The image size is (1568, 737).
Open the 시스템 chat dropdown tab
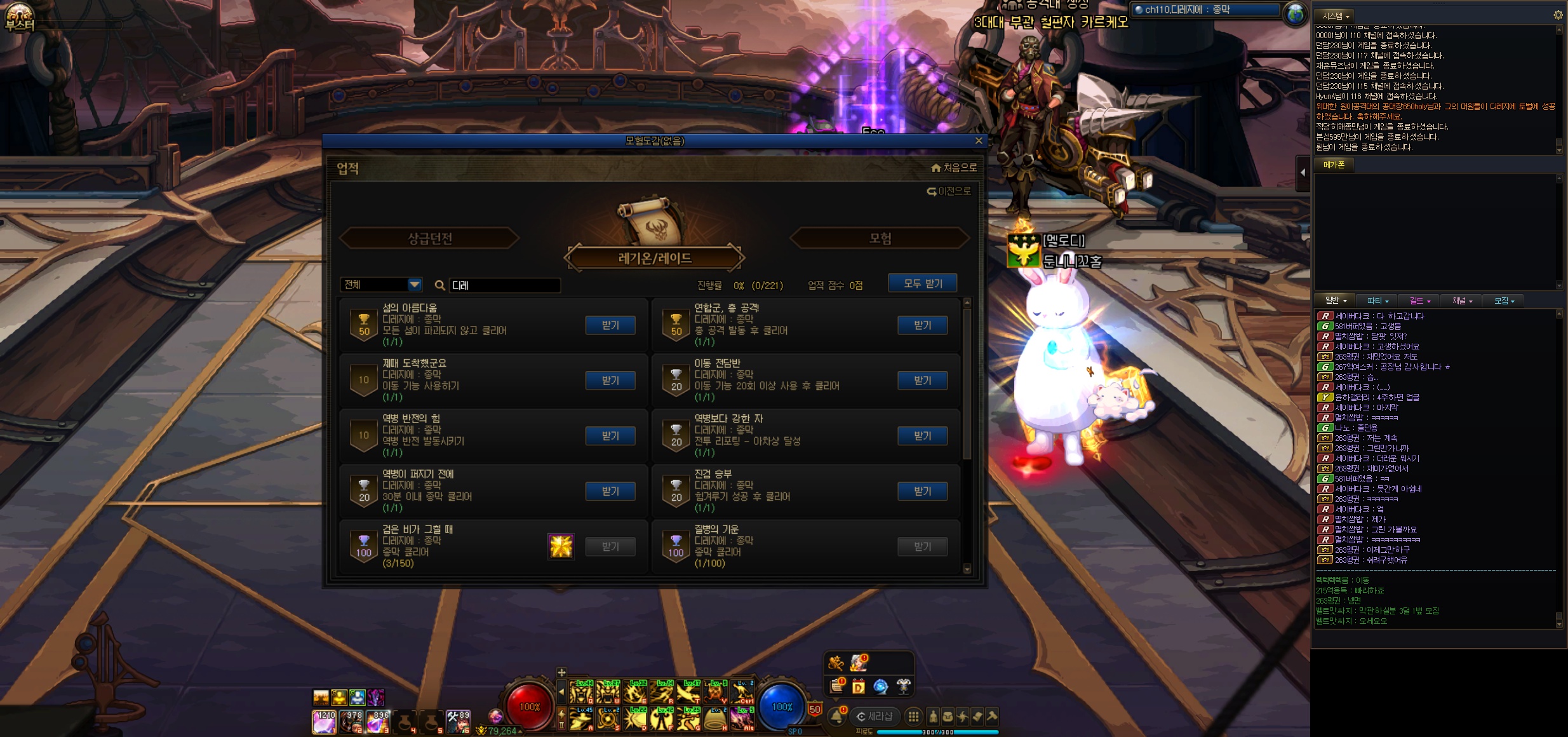click(x=1335, y=15)
